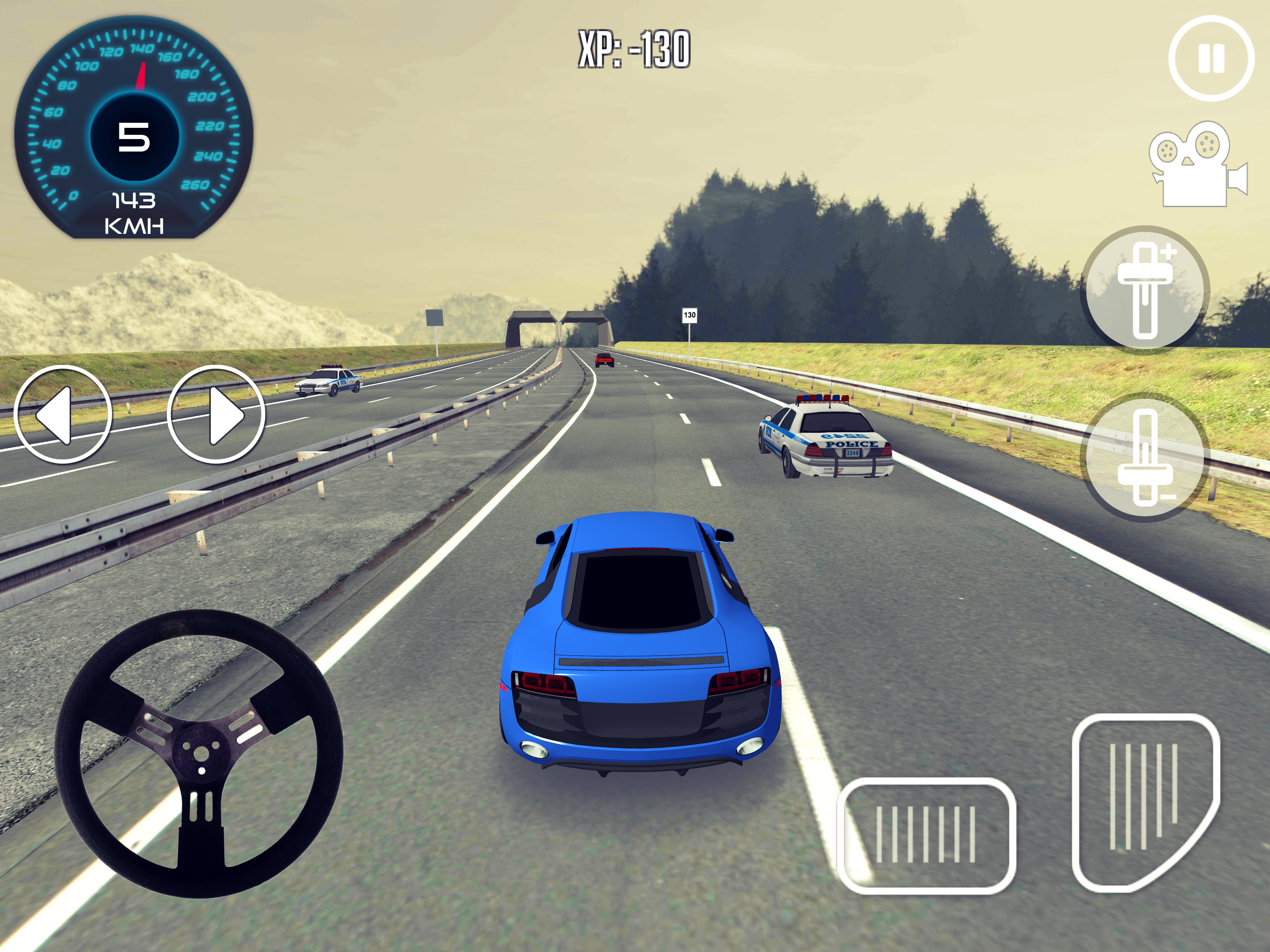
Task: Tap the 130 speed limit sign
Action: tap(690, 315)
